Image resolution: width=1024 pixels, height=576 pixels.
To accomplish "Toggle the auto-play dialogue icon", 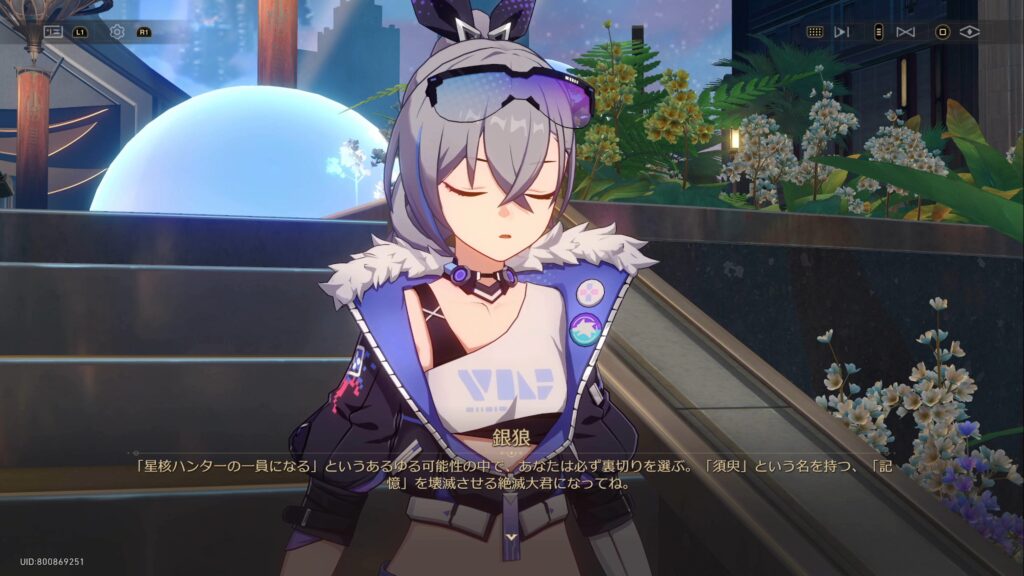I will pos(842,32).
